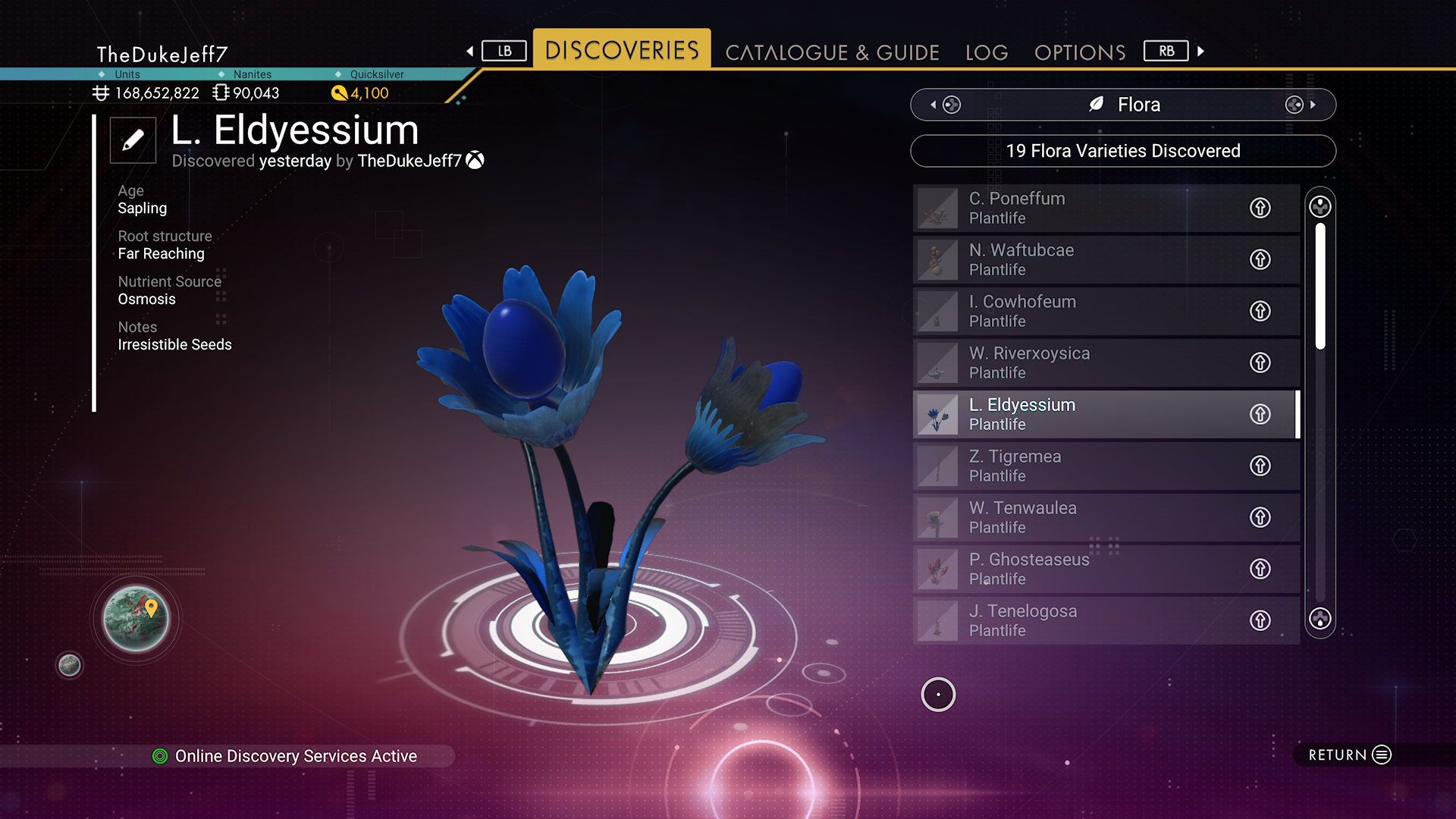Cycle to the previous discovery category

tap(945, 105)
